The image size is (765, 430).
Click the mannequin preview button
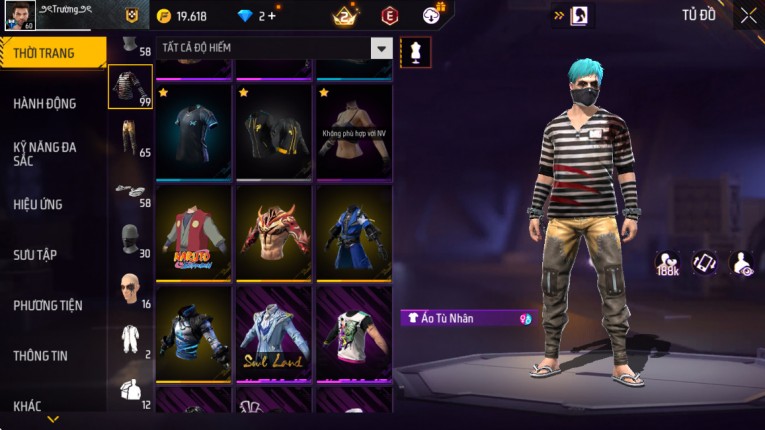[415, 52]
